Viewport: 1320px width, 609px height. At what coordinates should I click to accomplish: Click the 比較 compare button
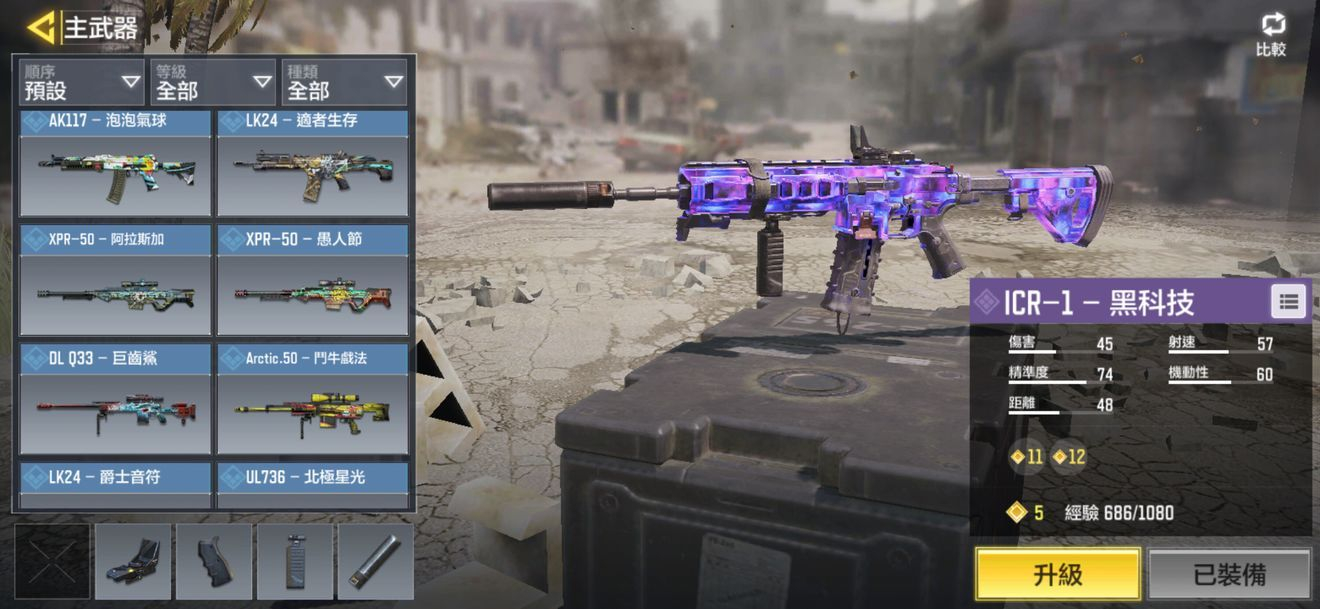point(1272,35)
